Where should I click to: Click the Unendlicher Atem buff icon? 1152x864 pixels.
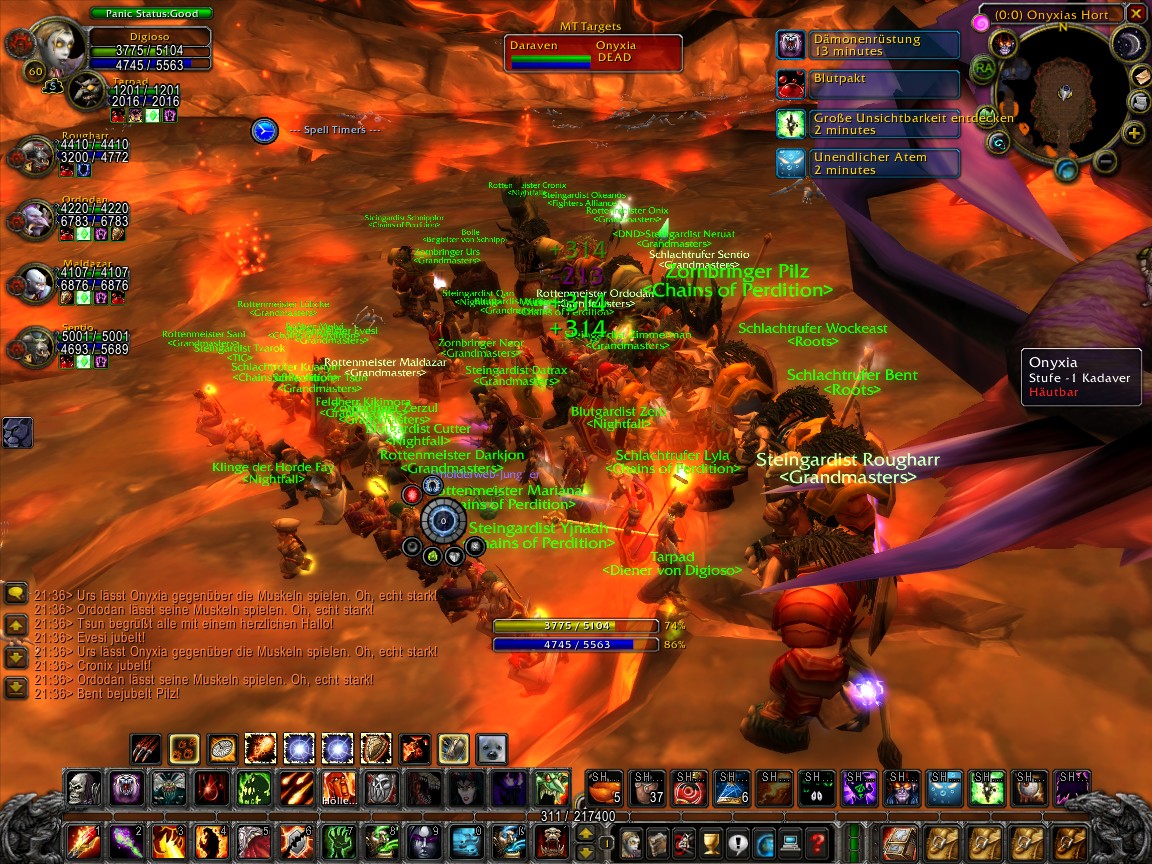pyautogui.click(x=792, y=163)
